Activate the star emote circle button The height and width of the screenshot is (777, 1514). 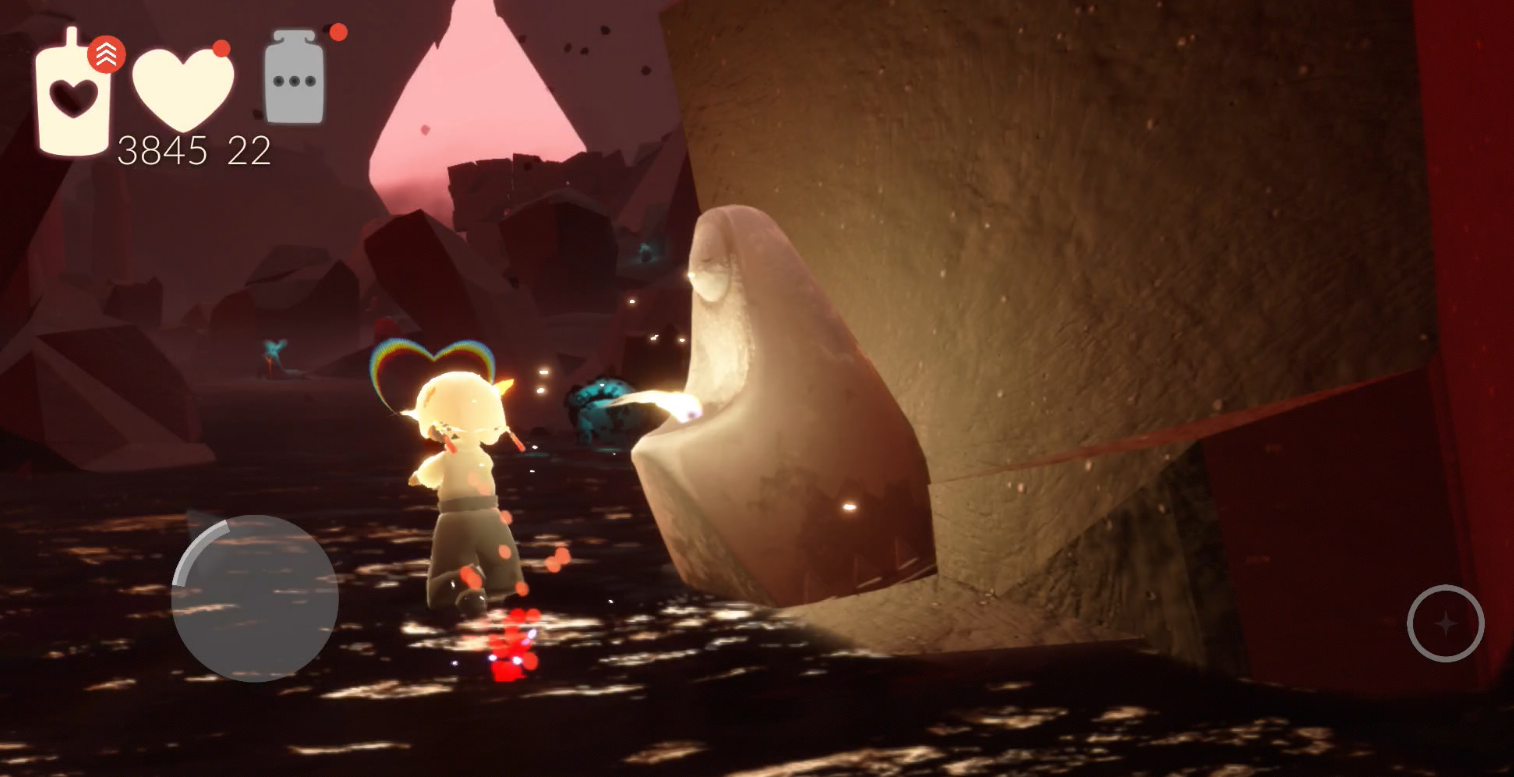(1445, 623)
